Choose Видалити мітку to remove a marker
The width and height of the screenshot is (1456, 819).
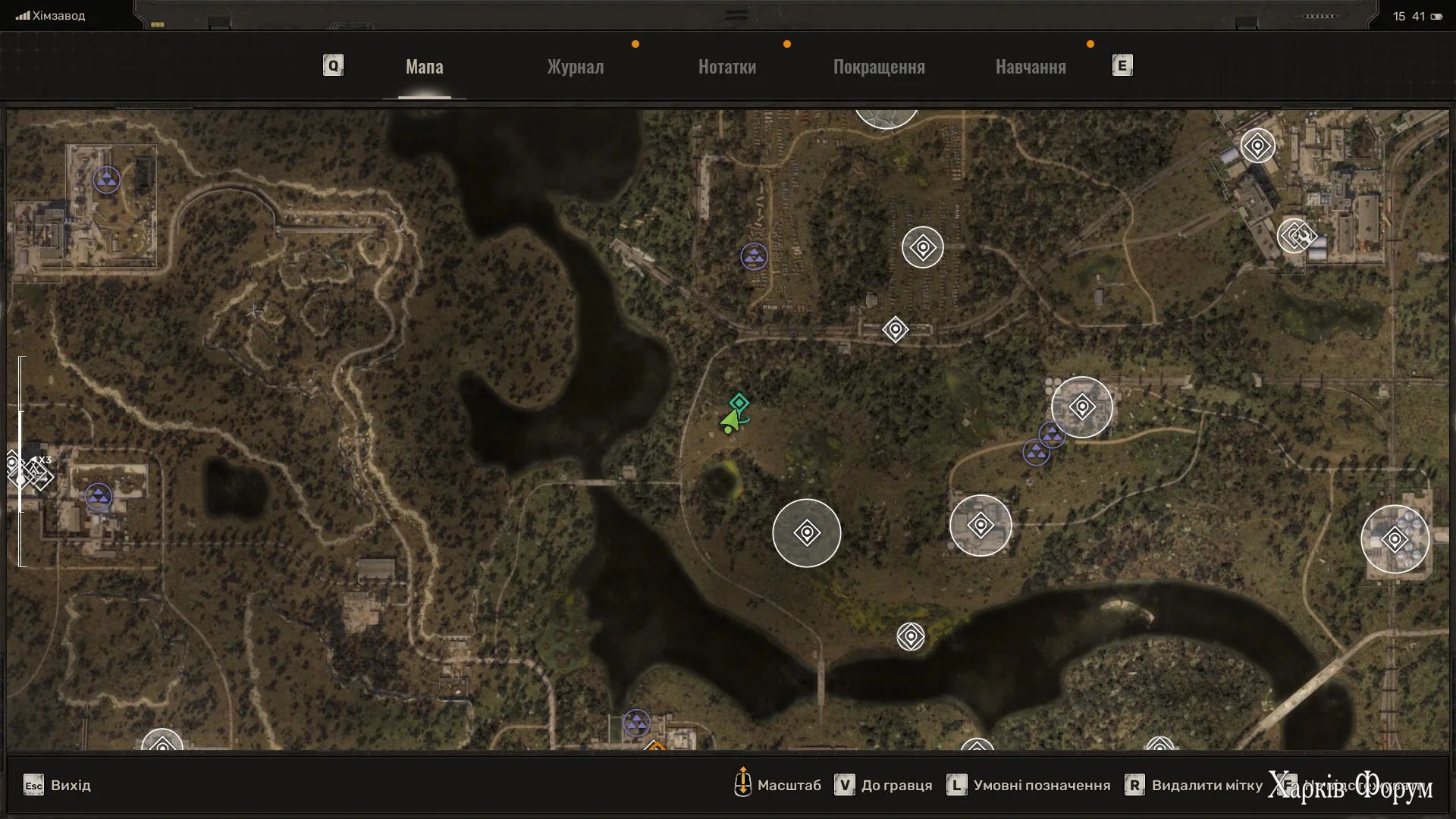1194,785
